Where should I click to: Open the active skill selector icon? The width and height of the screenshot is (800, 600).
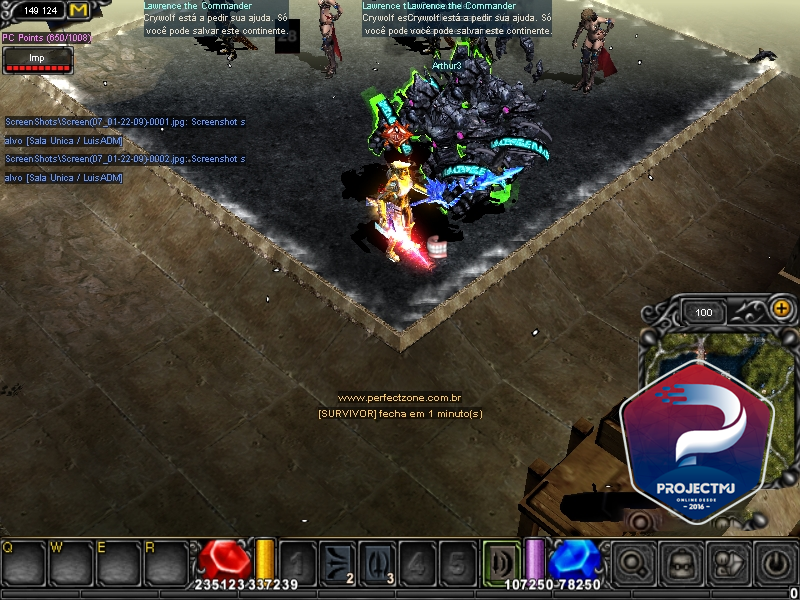(x=501, y=562)
